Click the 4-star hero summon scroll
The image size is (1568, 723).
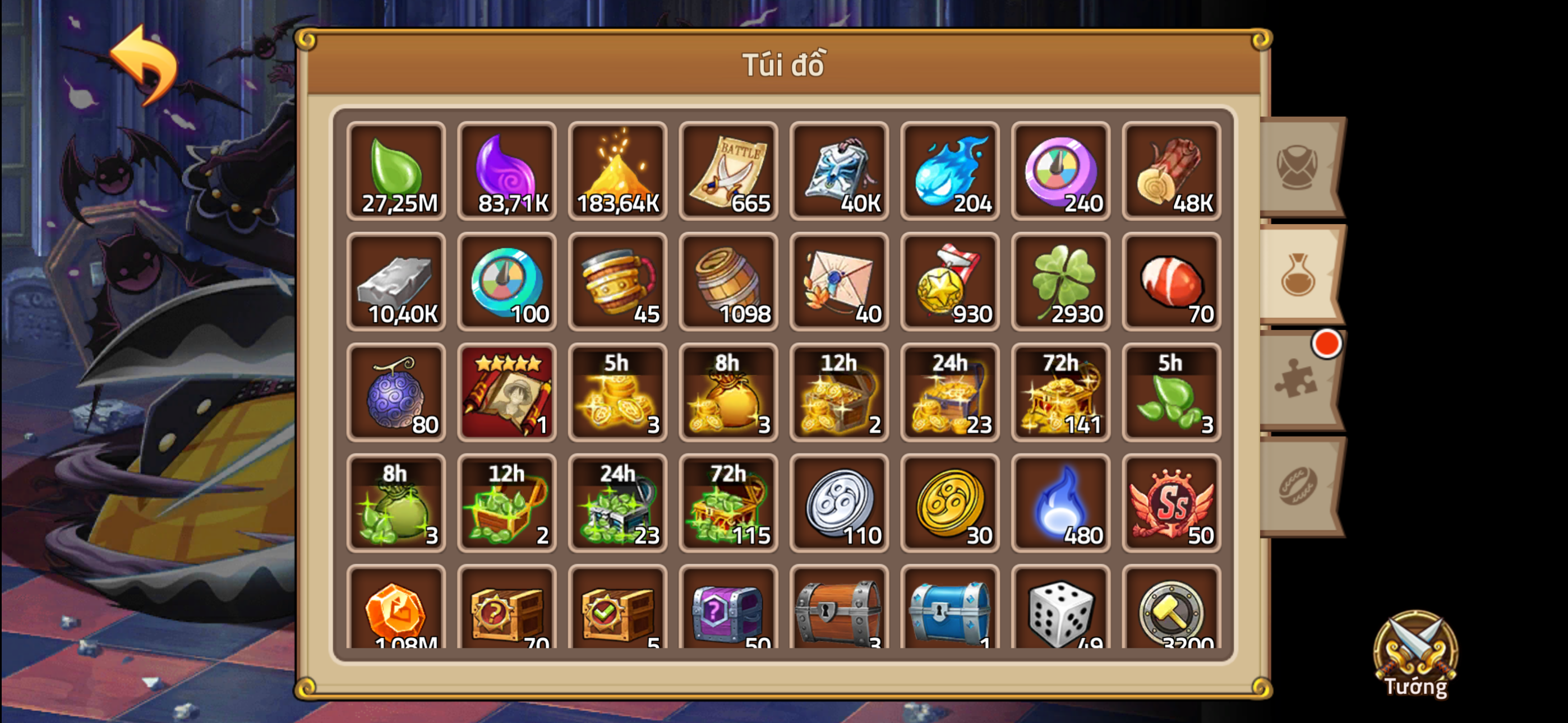[x=506, y=392]
